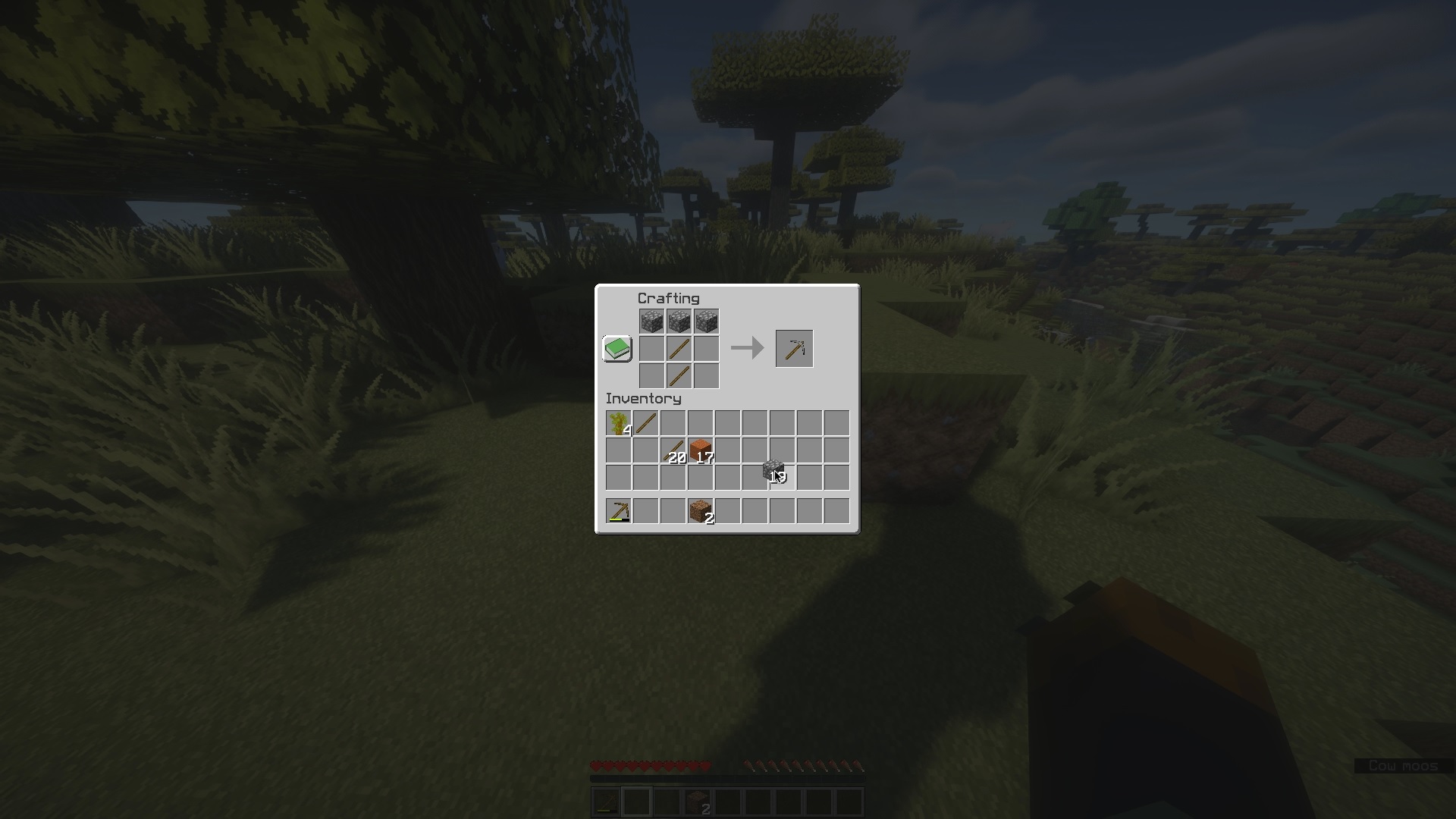Select the stack of 4 dead bushes
Viewport: 1456px width, 819px height.
[x=617, y=423]
